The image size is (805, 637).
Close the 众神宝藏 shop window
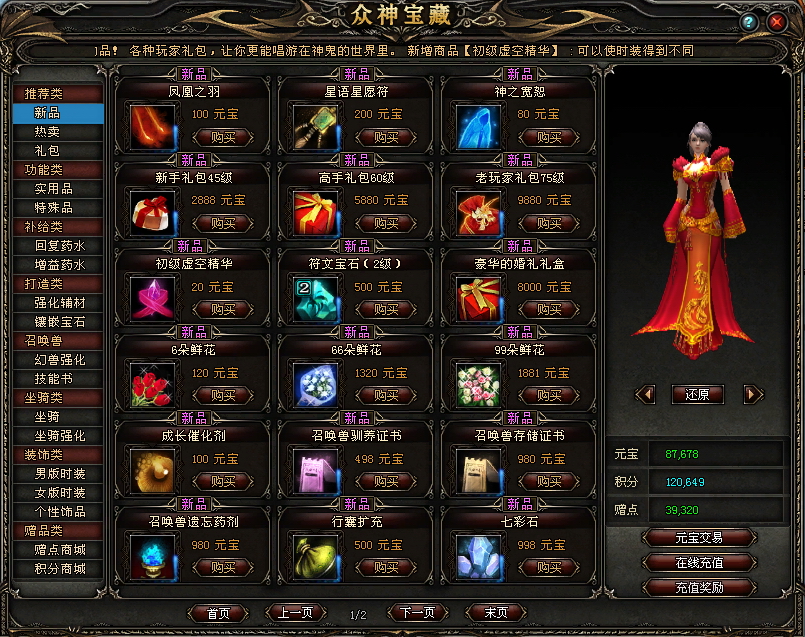pos(776,21)
